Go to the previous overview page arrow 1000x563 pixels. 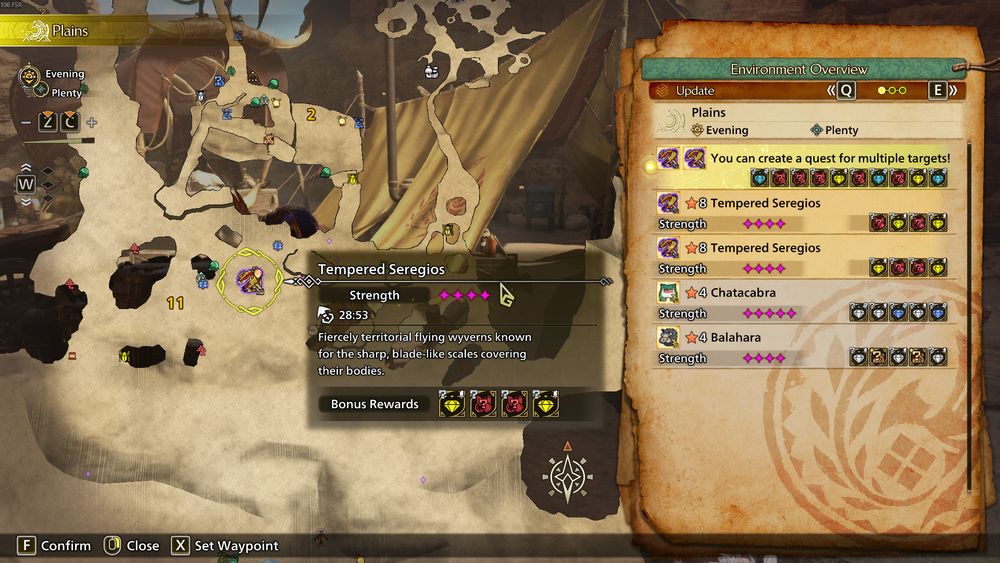tap(839, 91)
